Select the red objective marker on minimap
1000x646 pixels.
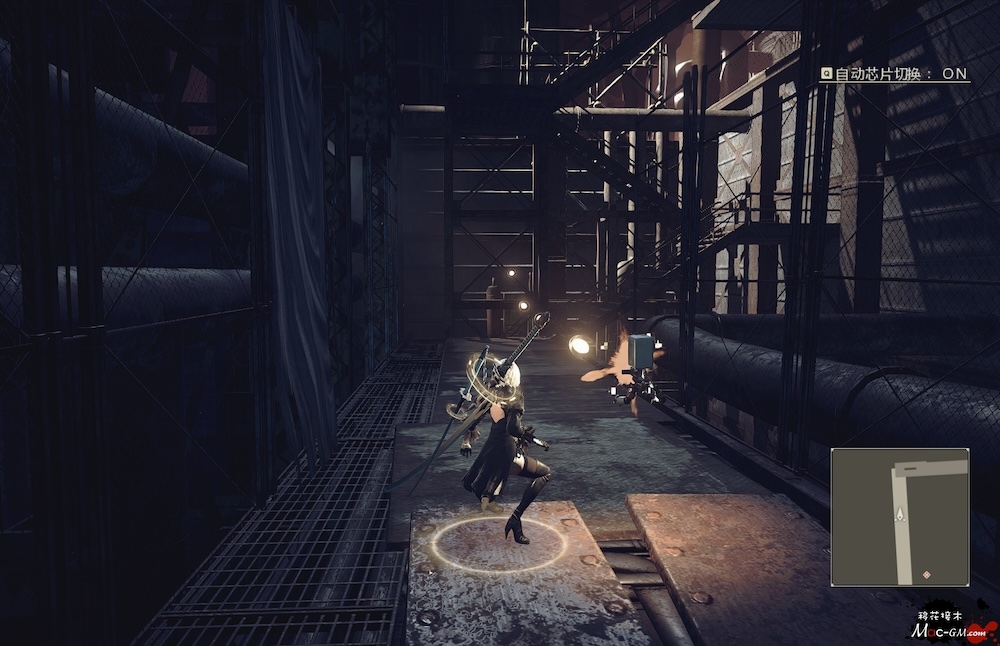click(927, 574)
